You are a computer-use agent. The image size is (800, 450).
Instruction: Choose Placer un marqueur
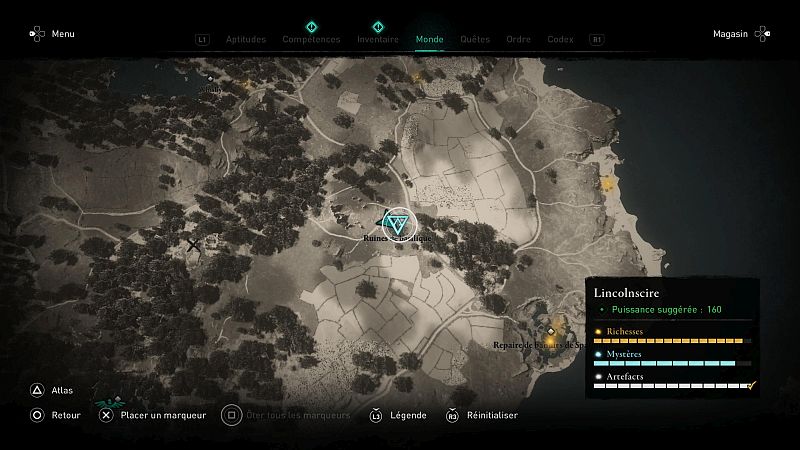(x=155, y=415)
